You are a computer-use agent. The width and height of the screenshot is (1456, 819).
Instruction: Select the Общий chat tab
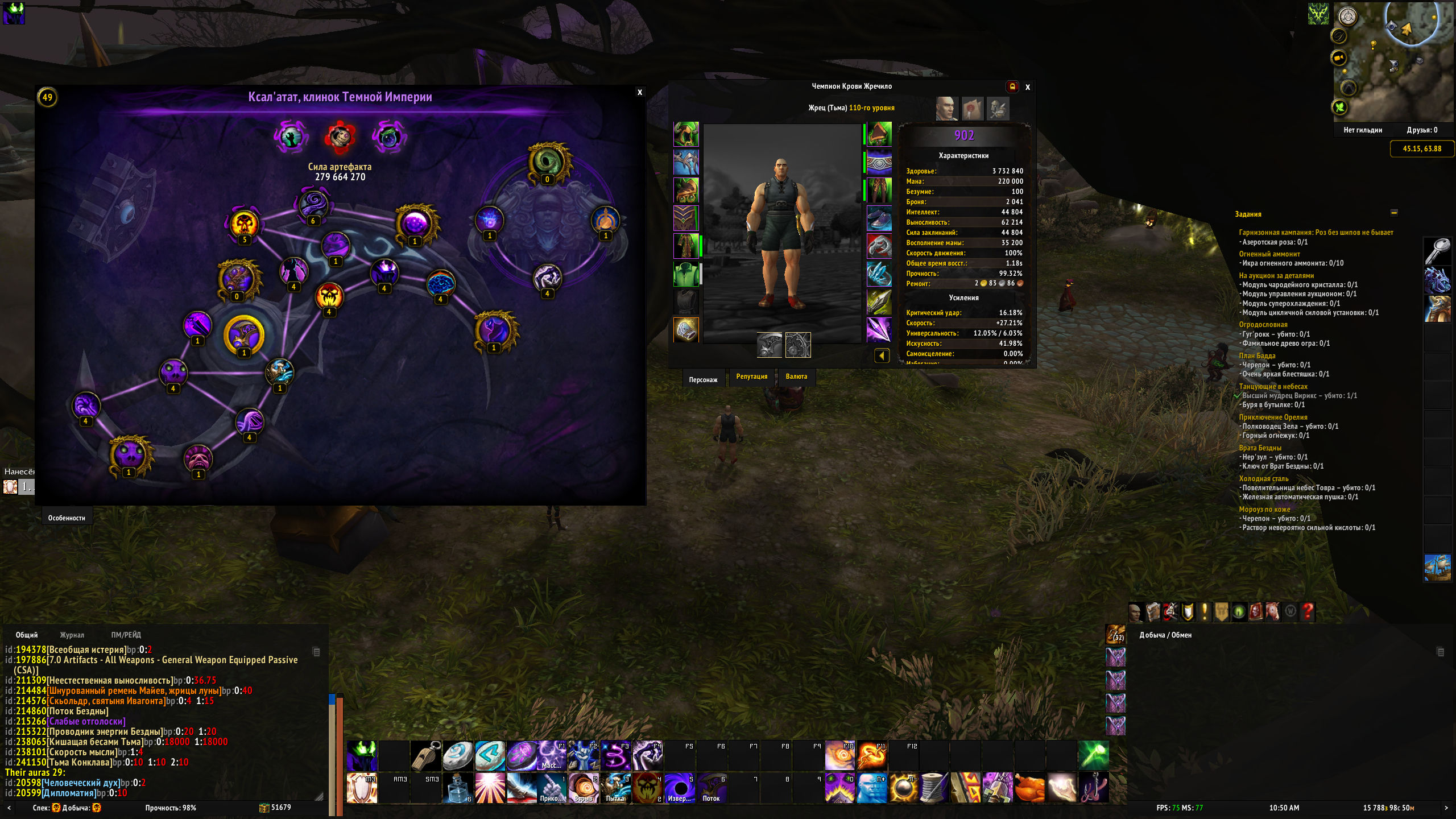click(x=27, y=635)
